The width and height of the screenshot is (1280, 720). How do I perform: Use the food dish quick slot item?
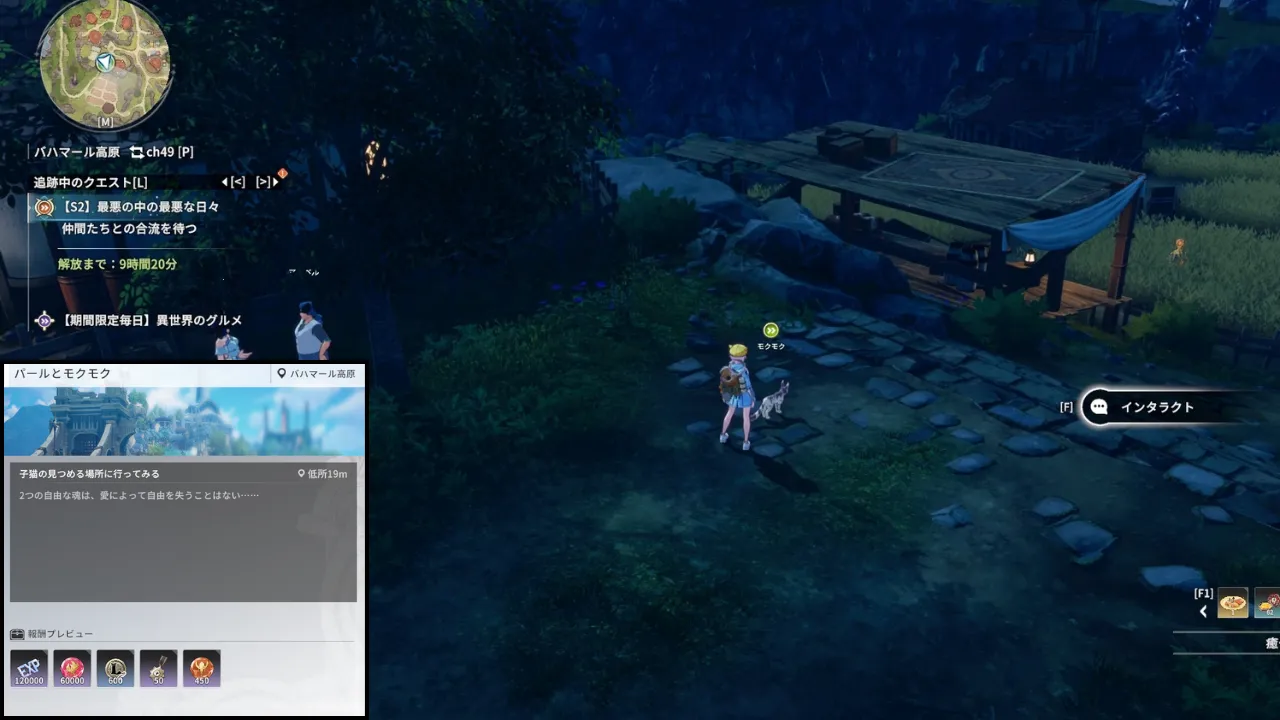point(1232,603)
